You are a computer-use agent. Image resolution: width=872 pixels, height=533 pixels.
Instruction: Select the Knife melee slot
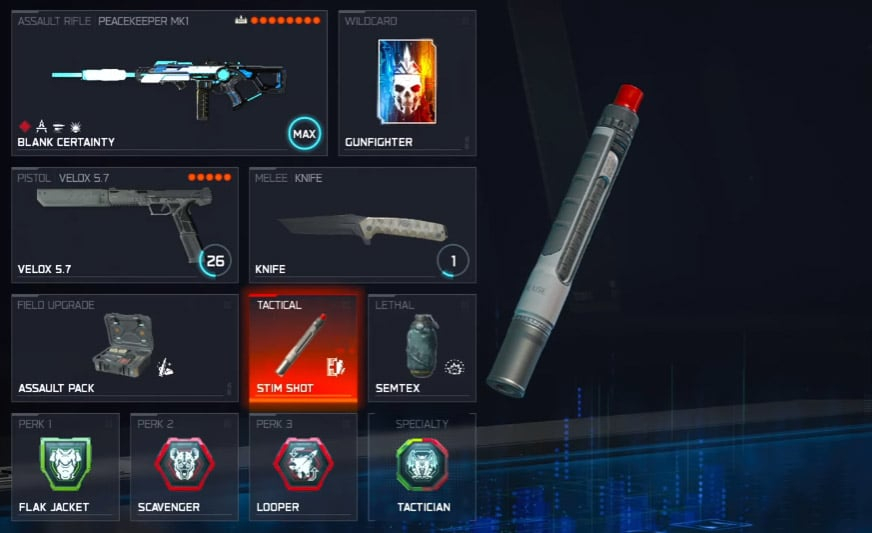(x=362, y=225)
